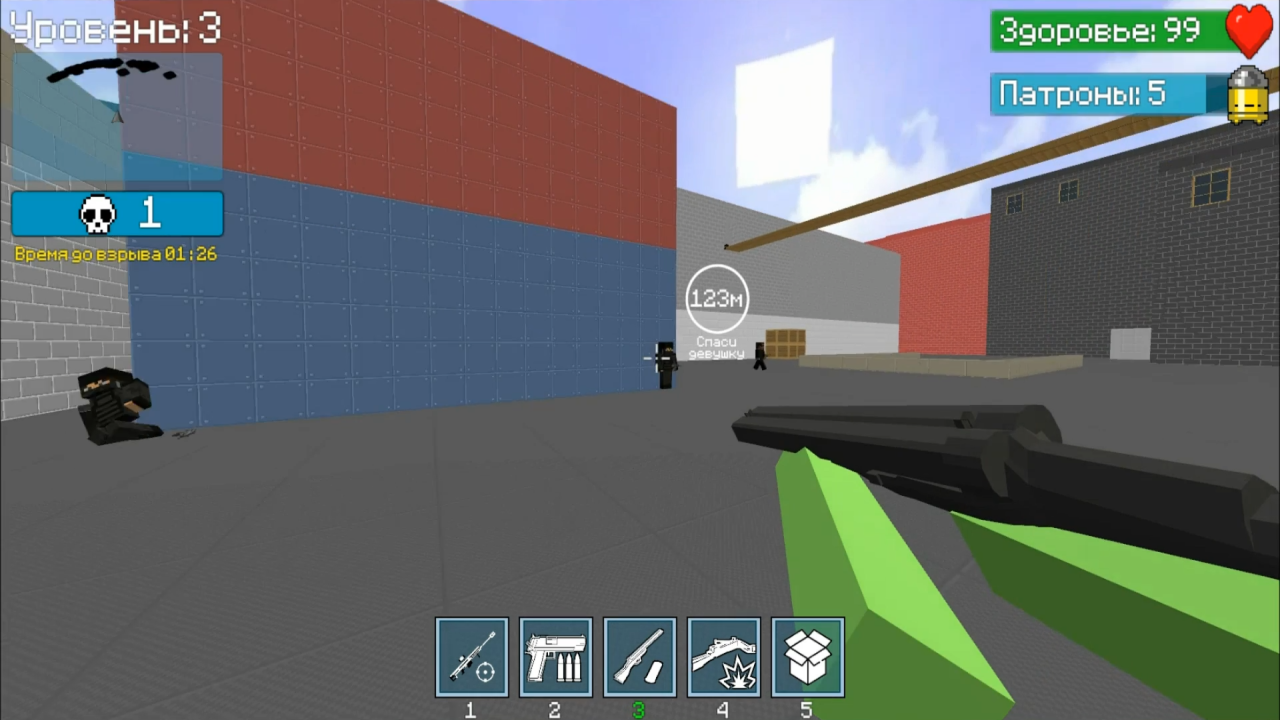
Task: Select the sniper rifle in slot 1
Action: (x=471, y=657)
